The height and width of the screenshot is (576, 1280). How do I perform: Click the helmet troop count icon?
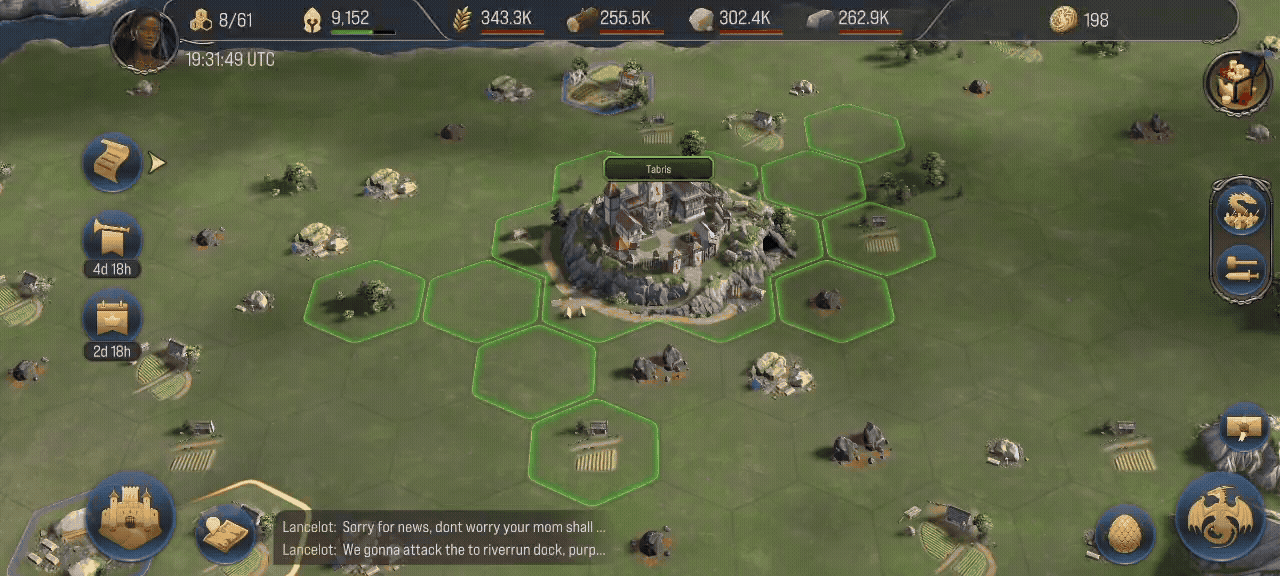313,19
